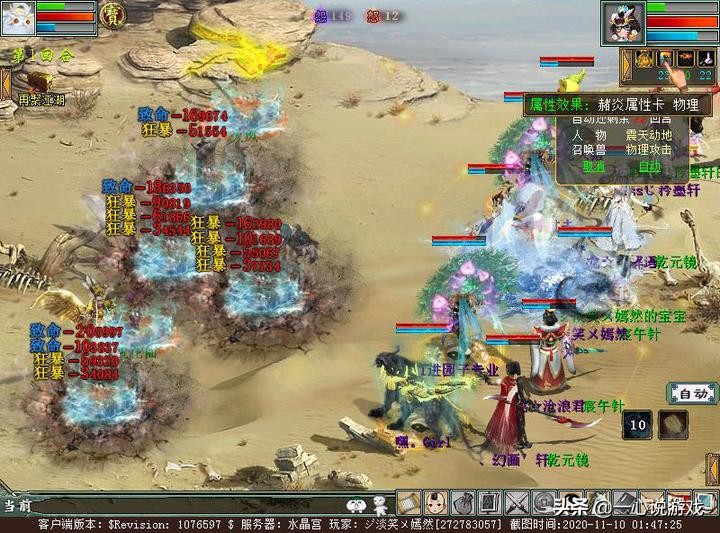Click the monitor icon at the toolbar's end
The width and height of the screenshot is (720, 533).
[706, 501]
